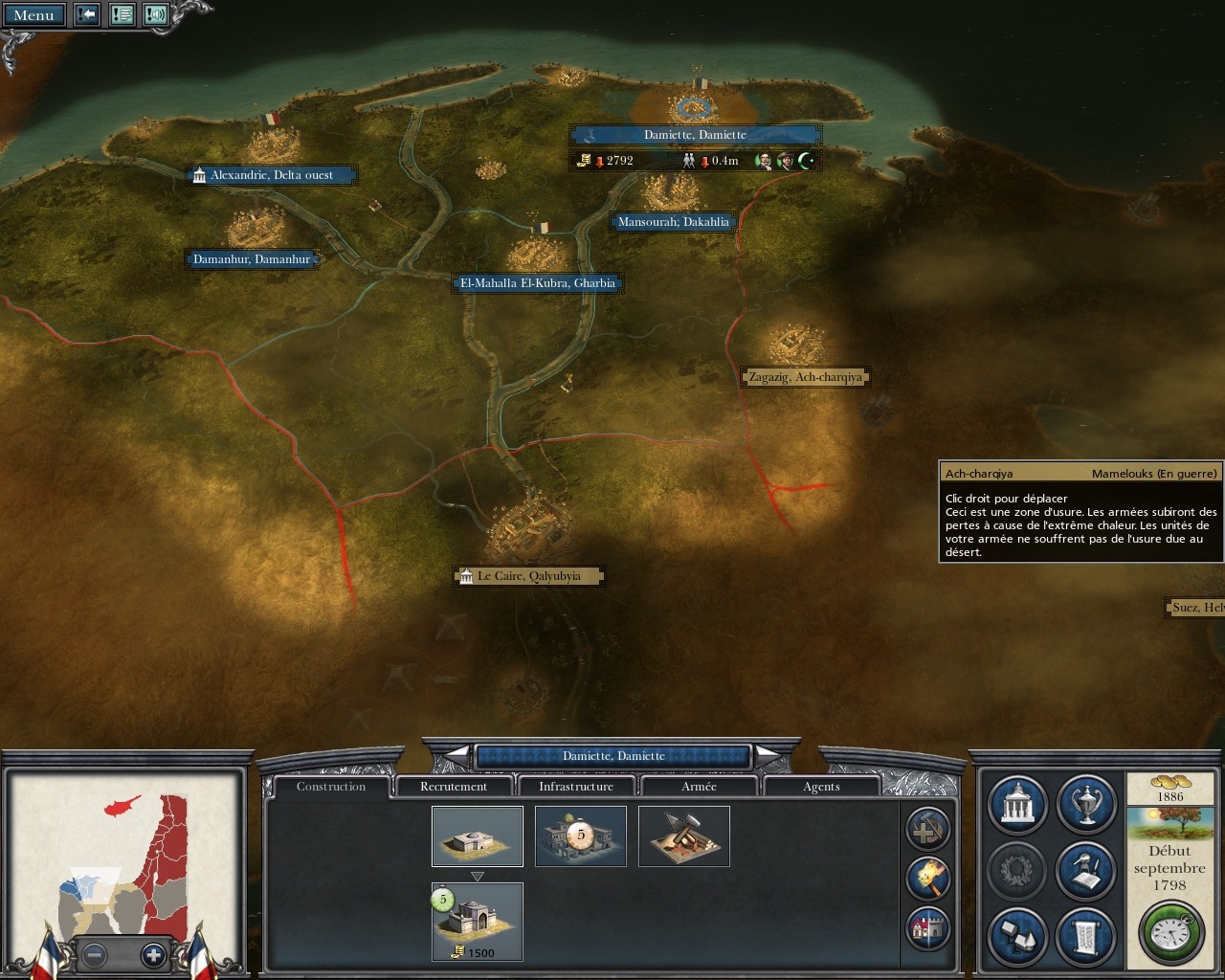Open the Infrastructure tab
Image resolution: width=1225 pixels, height=980 pixels.
[x=576, y=787]
